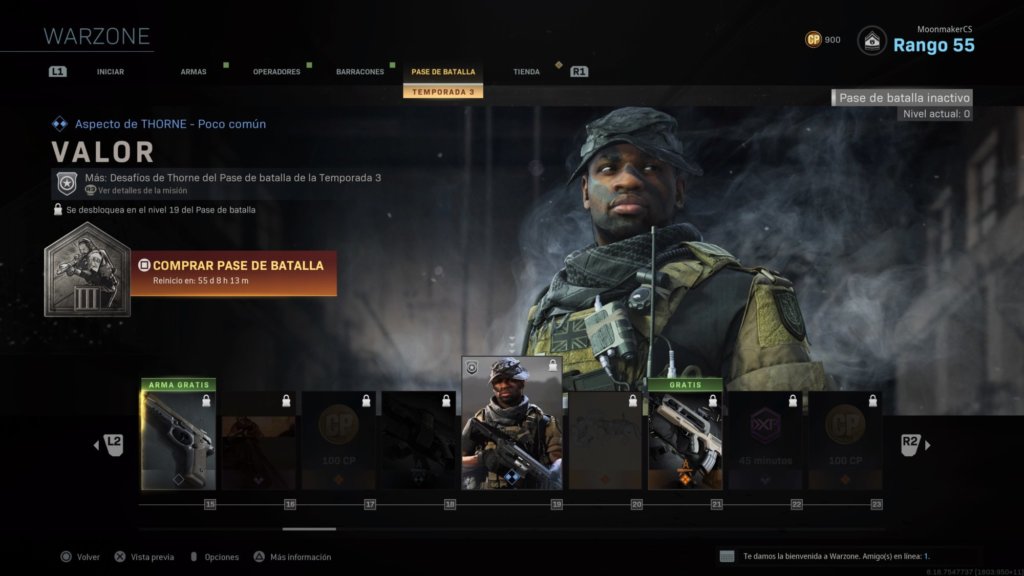The width and height of the screenshot is (1024, 576).
Task: Select the BARRACONES tab
Action: click(359, 72)
